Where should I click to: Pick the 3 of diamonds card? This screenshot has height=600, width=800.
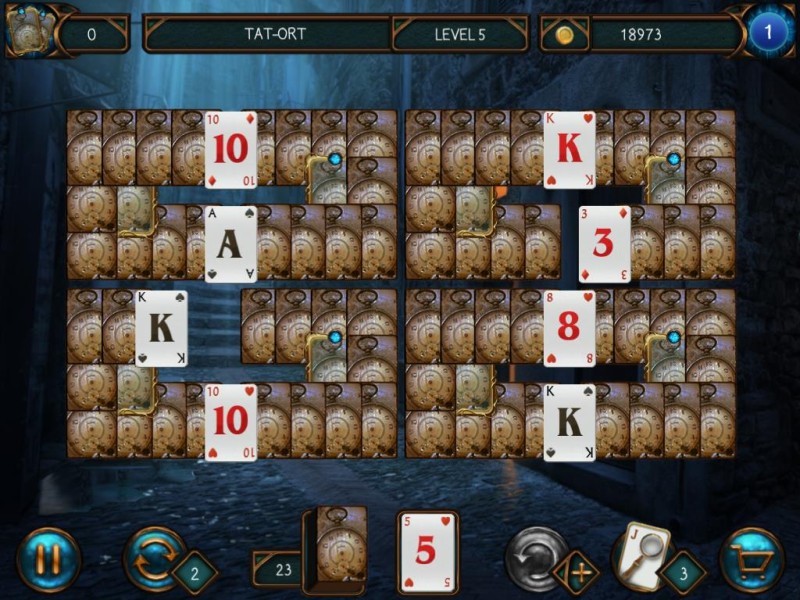point(604,244)
